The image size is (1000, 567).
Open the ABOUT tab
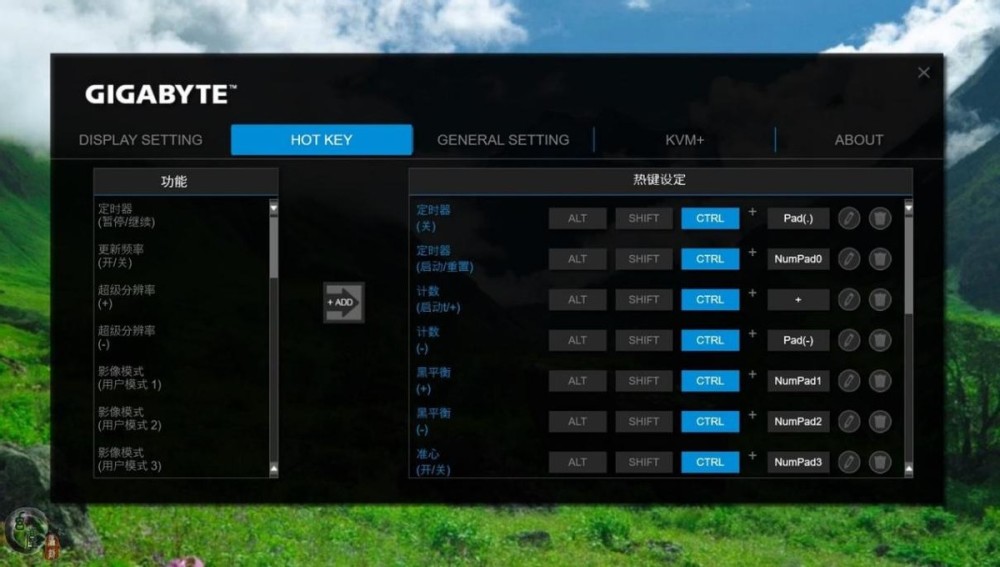click(859, 140)
